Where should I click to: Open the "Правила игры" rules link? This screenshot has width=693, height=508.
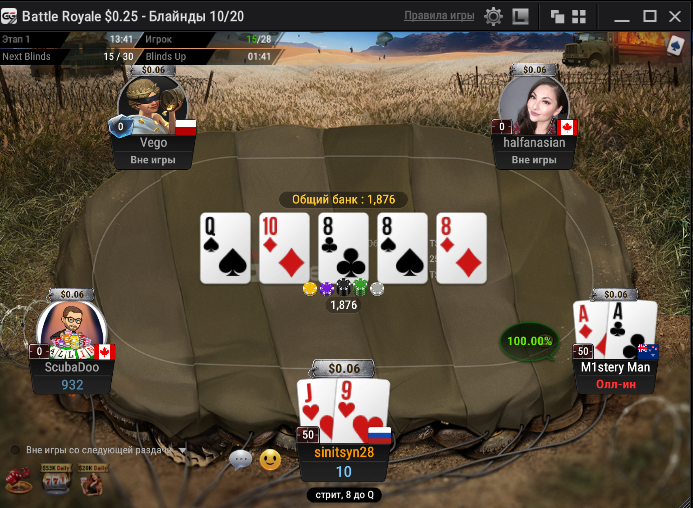pyautogui.click(x=438, y=16)
